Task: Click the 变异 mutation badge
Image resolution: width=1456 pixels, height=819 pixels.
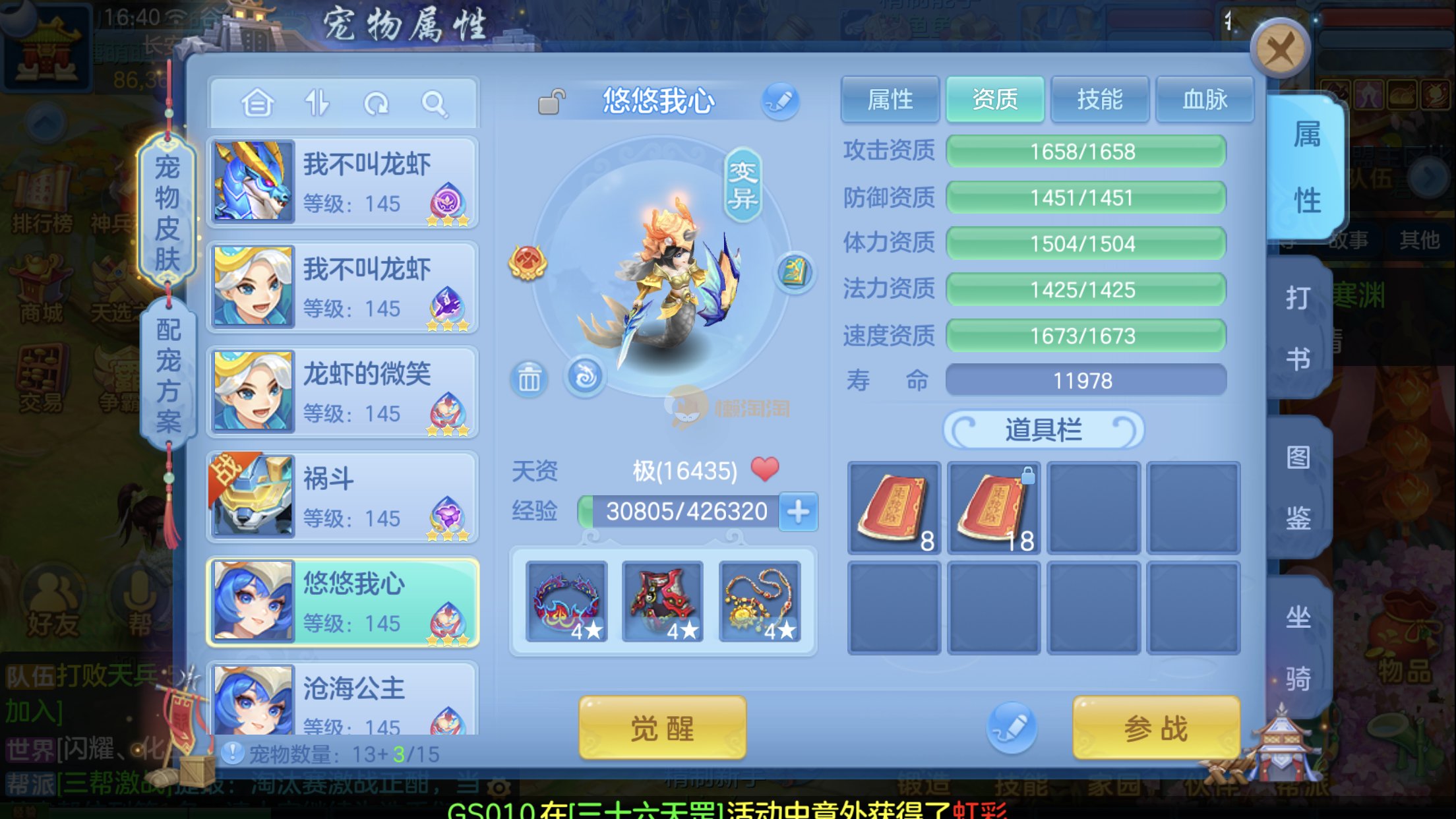Action: click(743, 185)
